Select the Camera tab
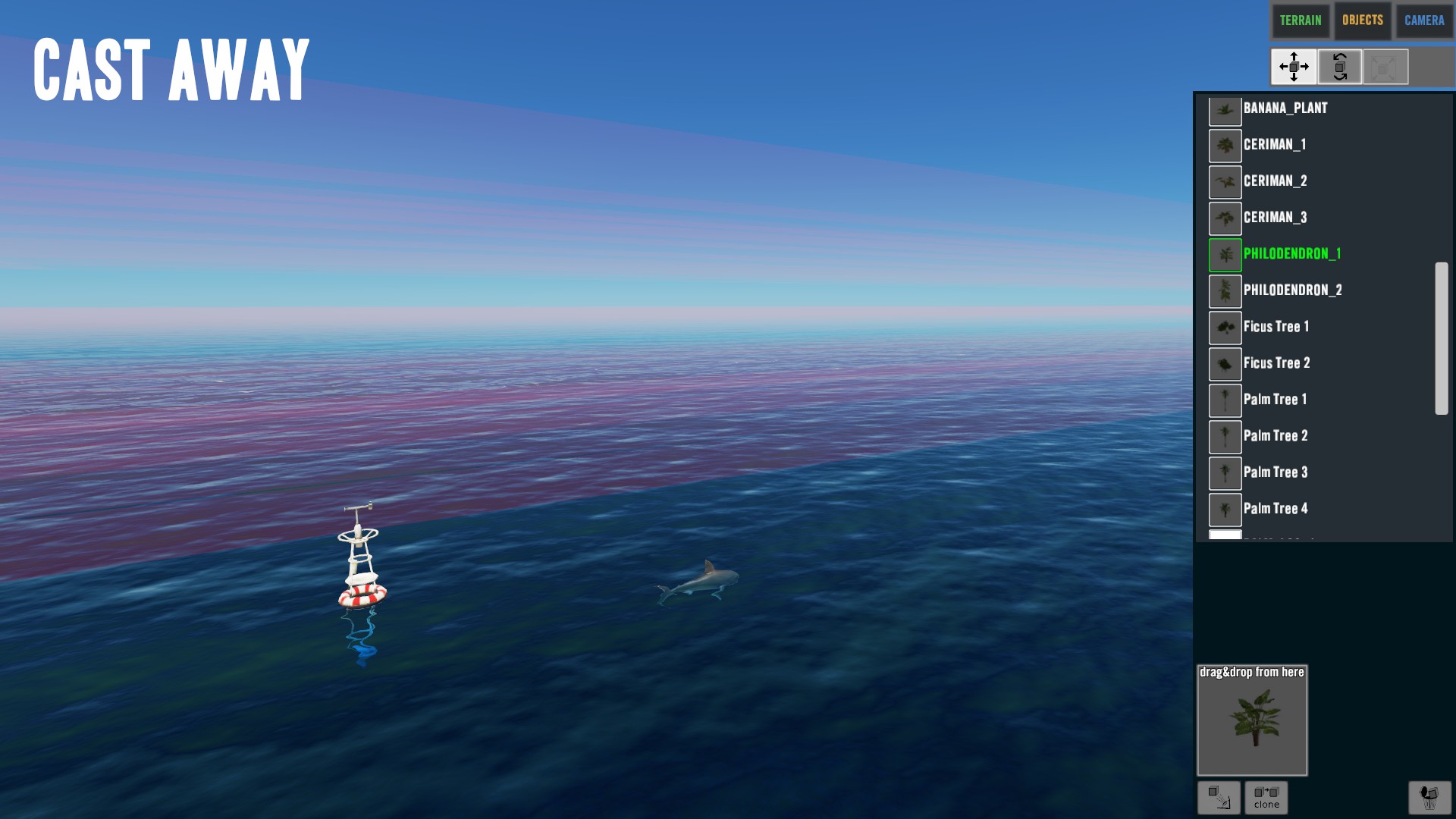 click(x=1424, y=20)
